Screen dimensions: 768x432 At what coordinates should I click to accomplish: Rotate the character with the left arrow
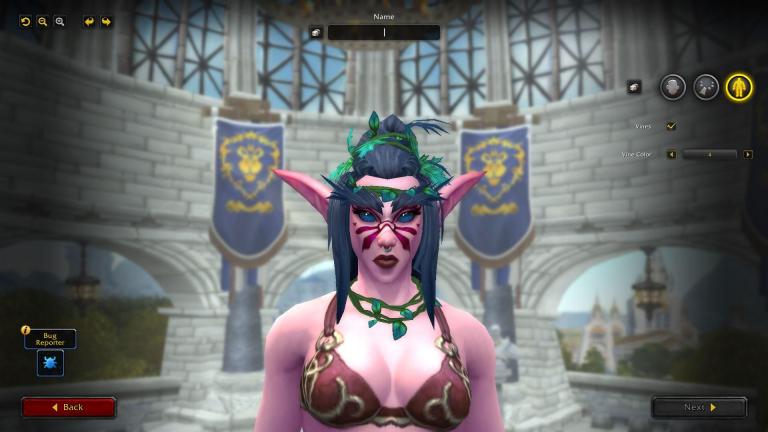(x=89, y=21)
